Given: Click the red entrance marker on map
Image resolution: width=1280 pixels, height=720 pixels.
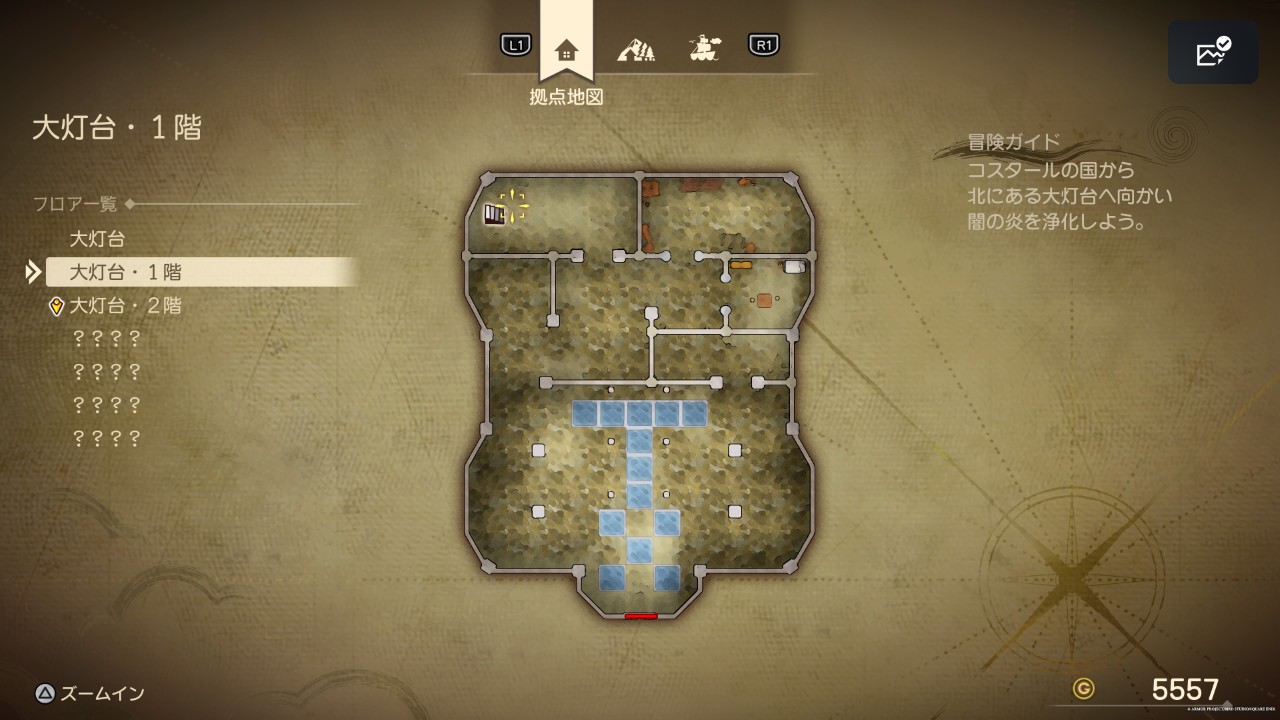Looking at the screenshot, I should [x=641, y=616].
